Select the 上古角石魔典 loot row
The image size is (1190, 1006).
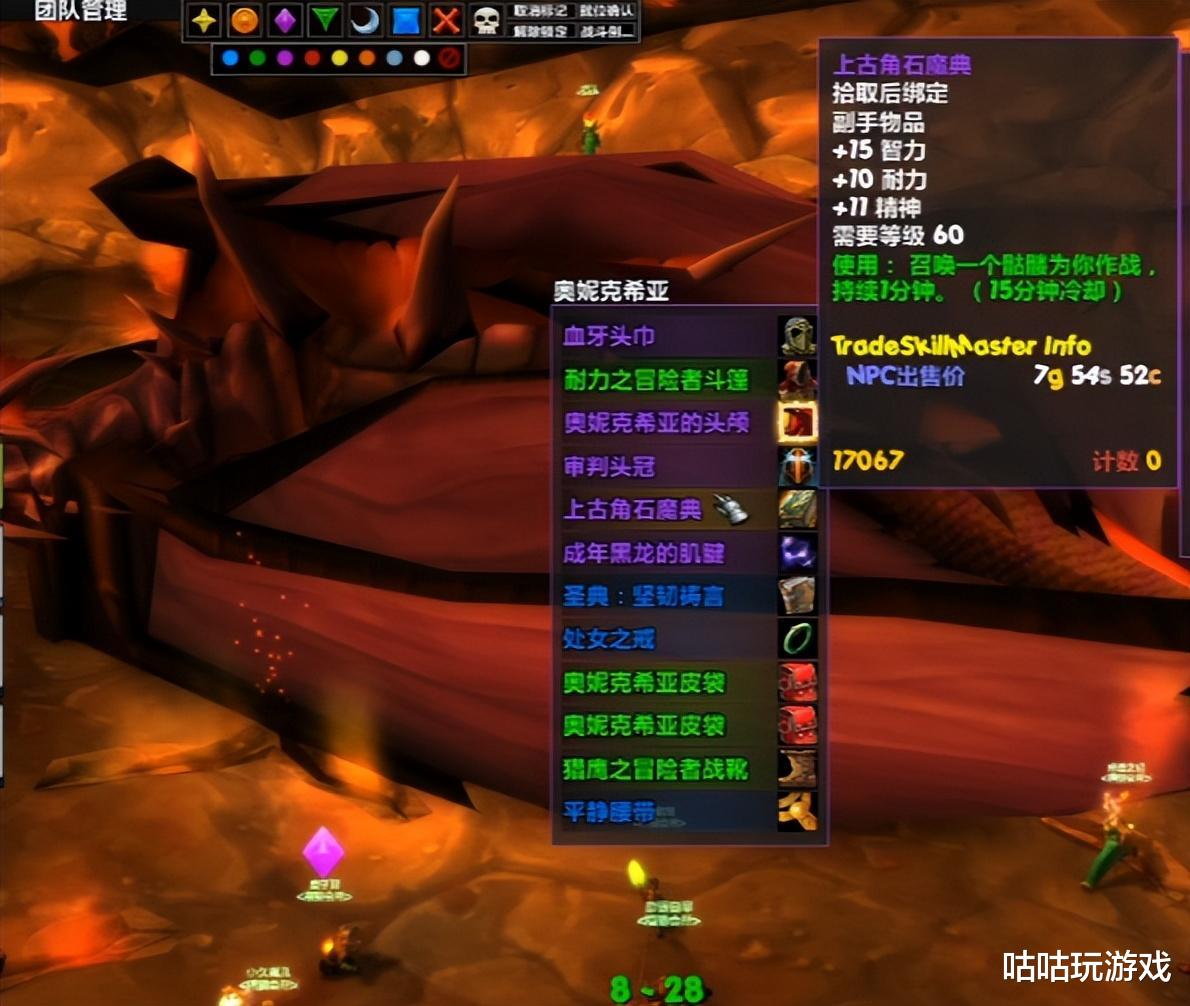[x=665, y=509]
